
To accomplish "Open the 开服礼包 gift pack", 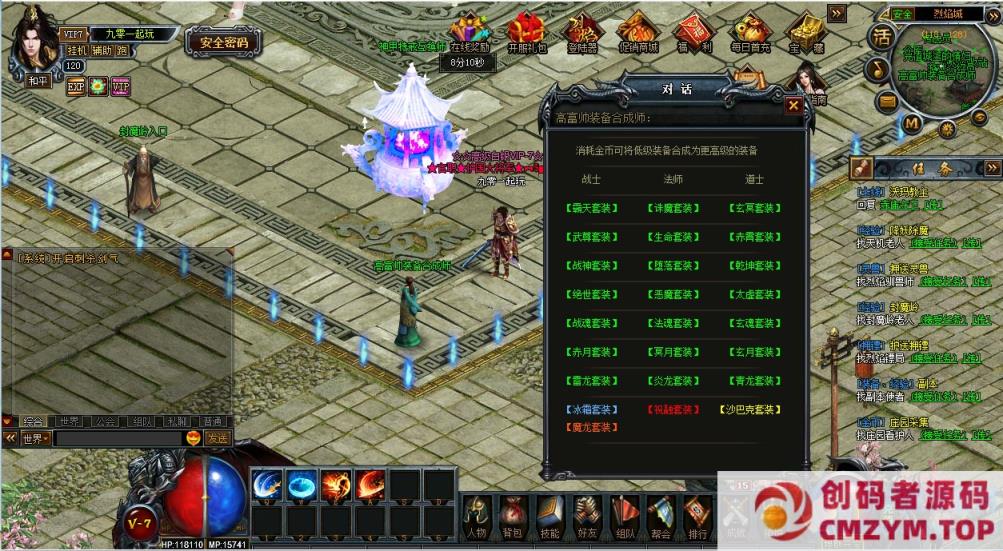I will (527, 32).
